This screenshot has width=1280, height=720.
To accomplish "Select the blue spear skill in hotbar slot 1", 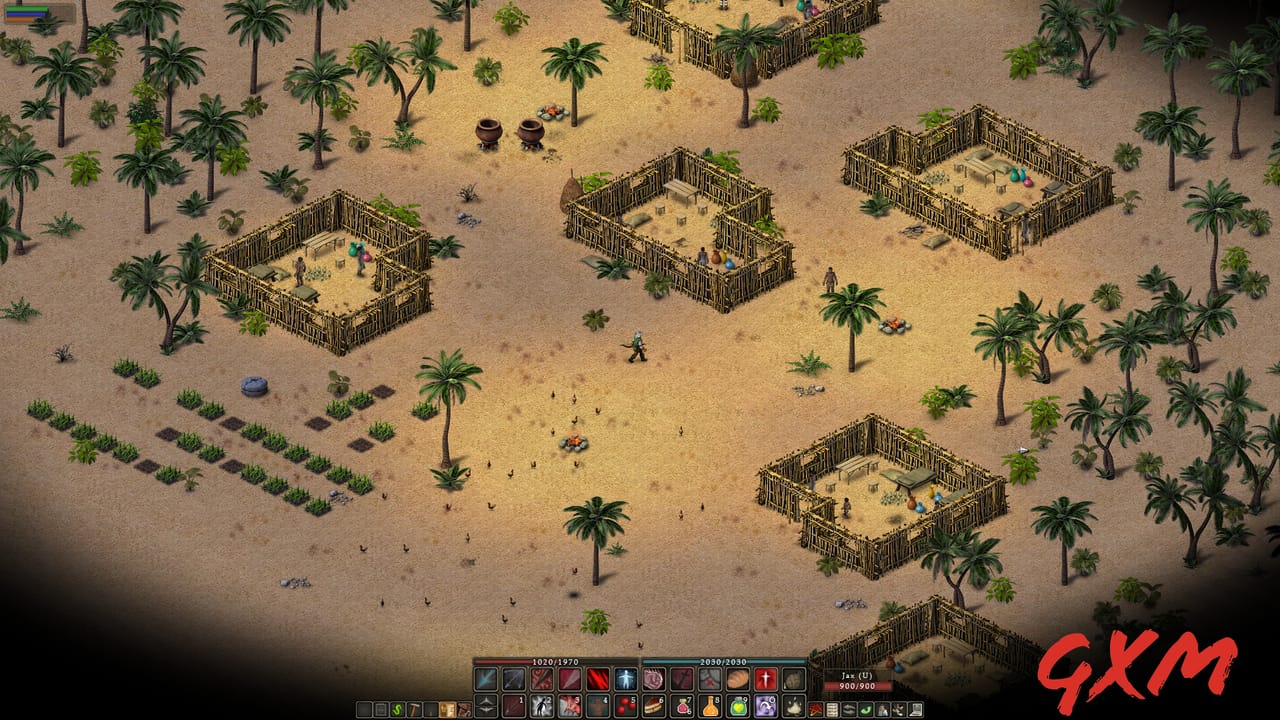I will tap(486, 678).
